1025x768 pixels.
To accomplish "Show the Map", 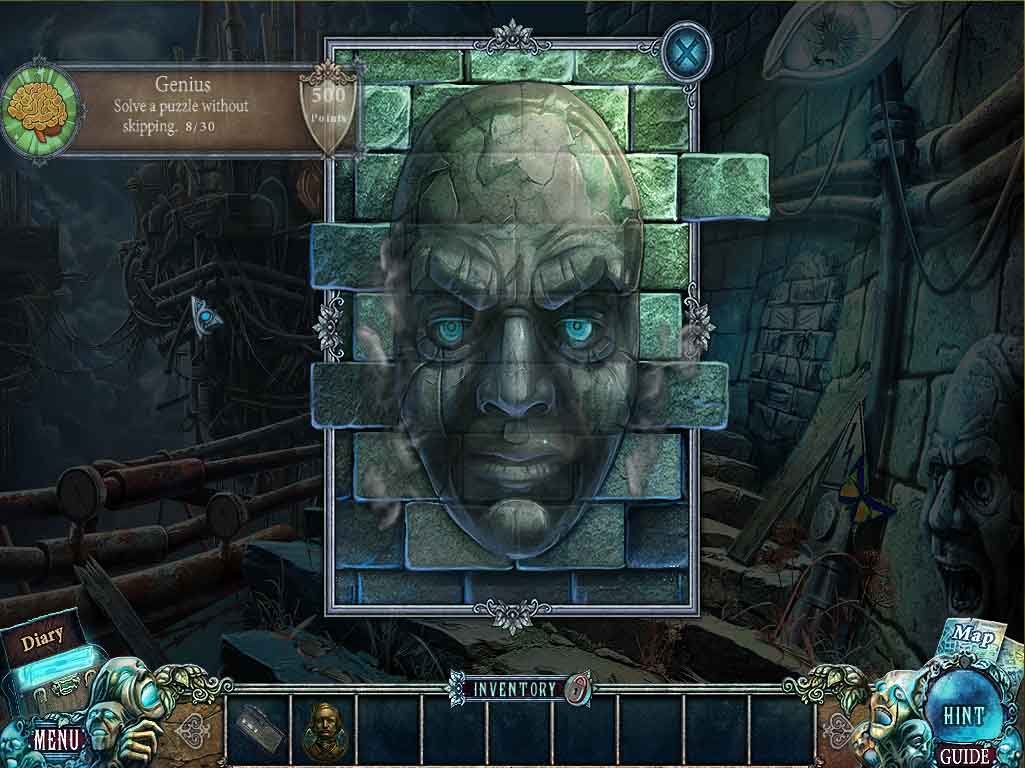I will (x=967, y=635).
